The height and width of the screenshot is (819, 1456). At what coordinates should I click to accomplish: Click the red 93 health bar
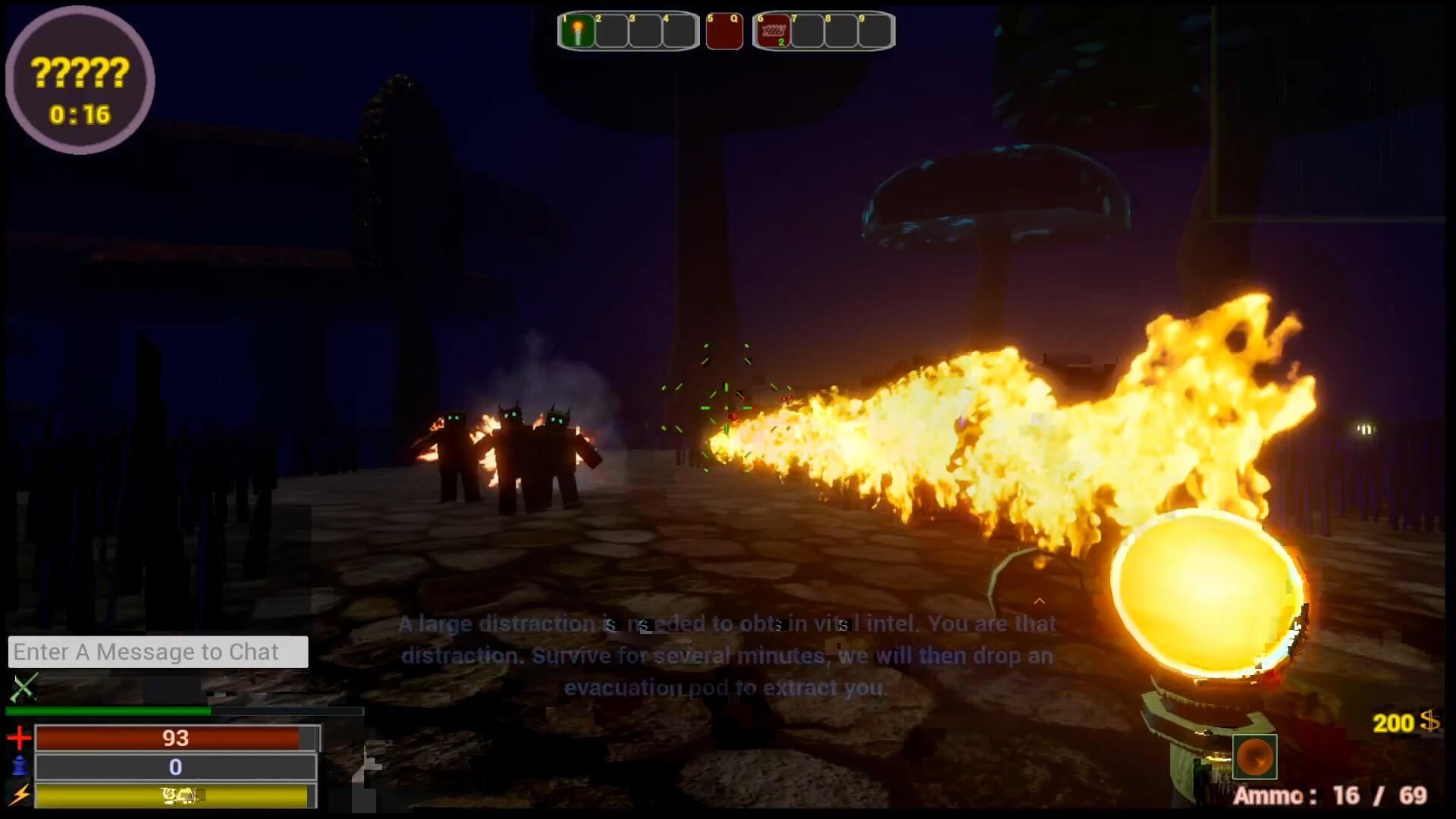pyautogui.click(x=176, y=737)
